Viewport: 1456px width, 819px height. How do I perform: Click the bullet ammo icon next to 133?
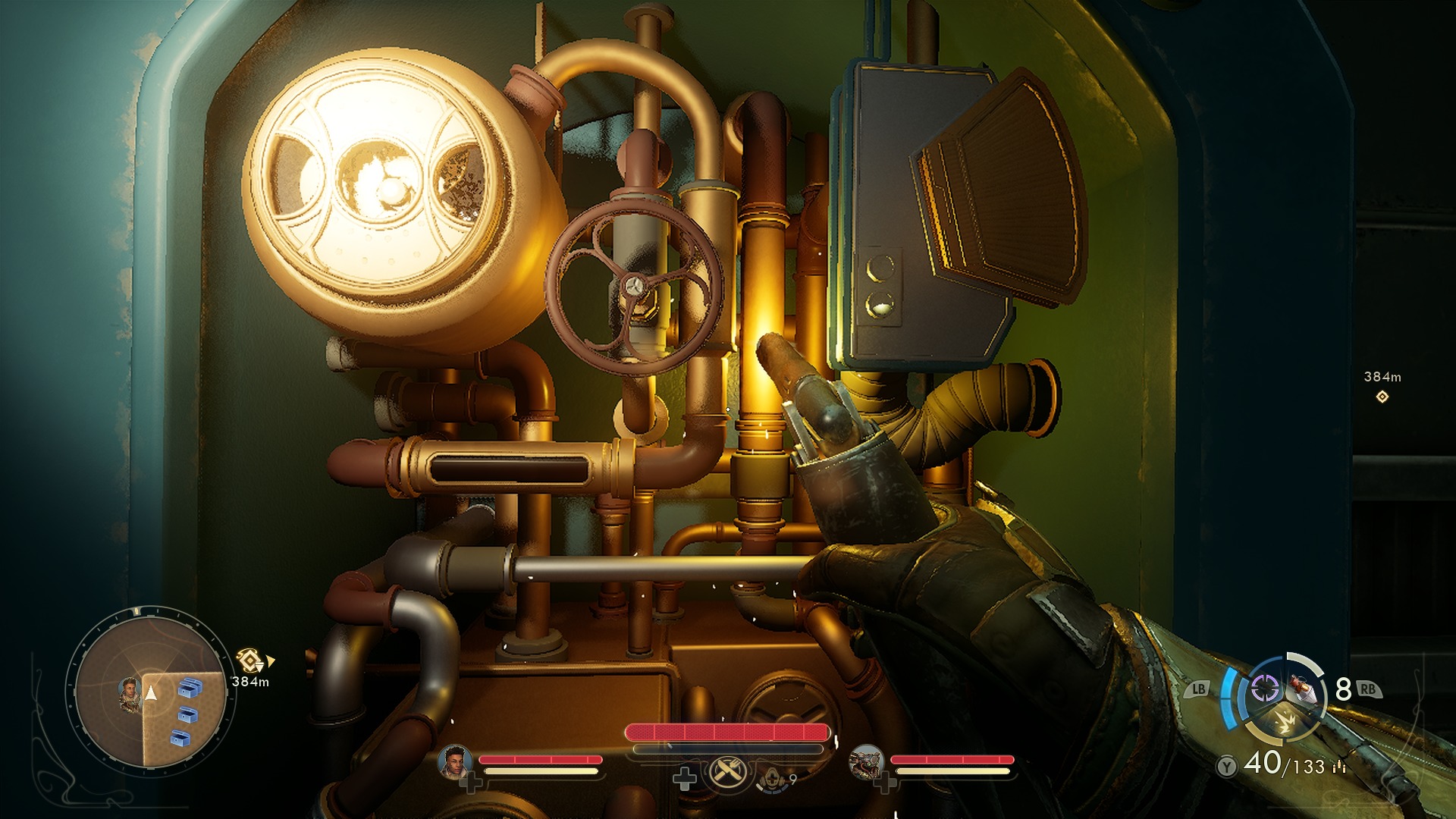[1338, 767]
